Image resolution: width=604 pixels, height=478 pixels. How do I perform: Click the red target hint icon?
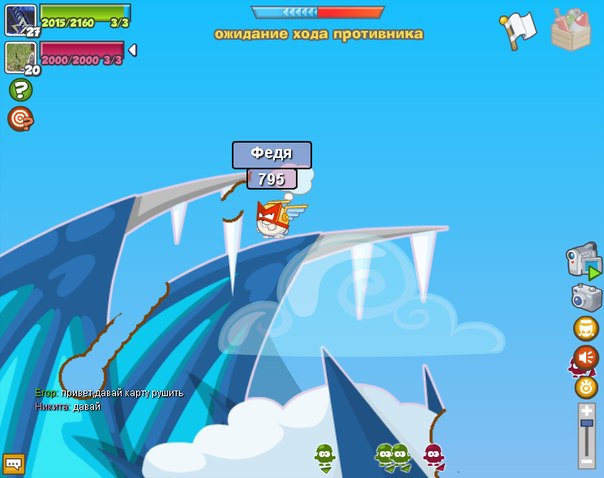[20, 119]
